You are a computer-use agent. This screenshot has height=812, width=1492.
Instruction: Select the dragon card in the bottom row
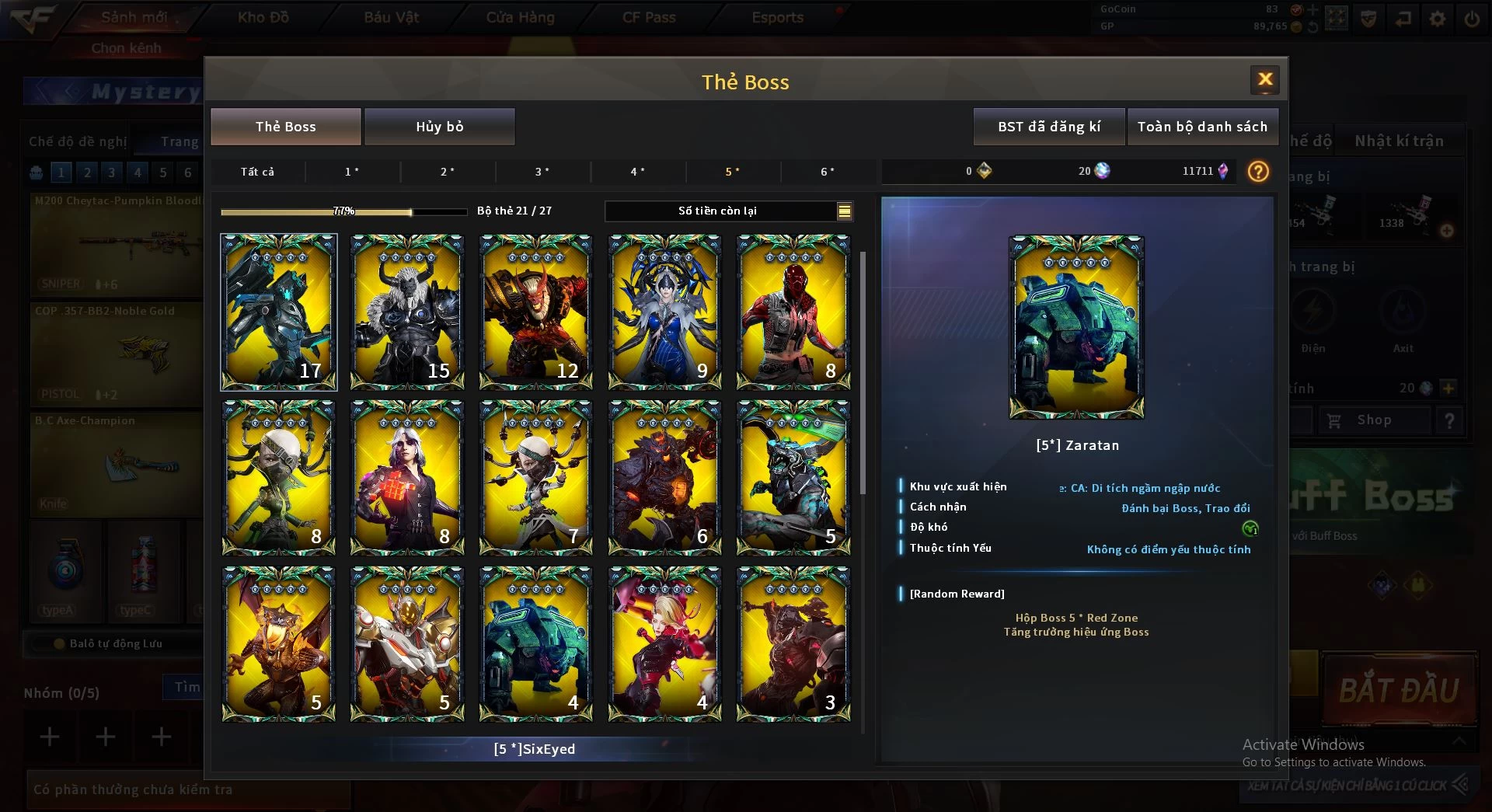pos(278,643)
